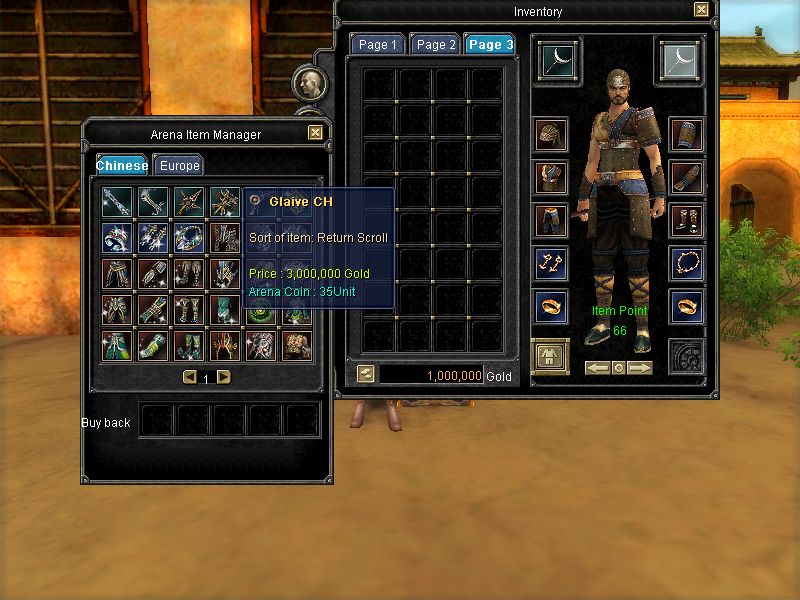Close the Inventory window
Screen dimensions: 800x600
tap(701, 9)
